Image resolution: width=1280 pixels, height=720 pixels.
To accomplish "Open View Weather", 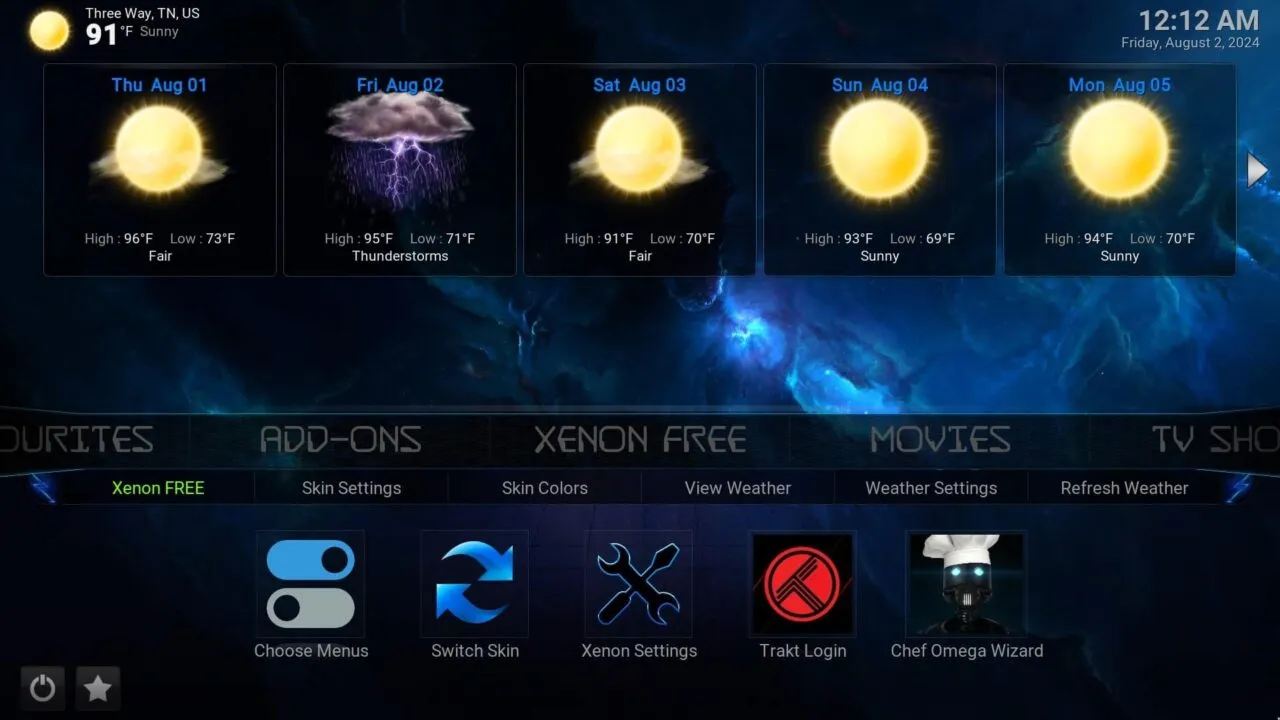I will tap(737, 488).
